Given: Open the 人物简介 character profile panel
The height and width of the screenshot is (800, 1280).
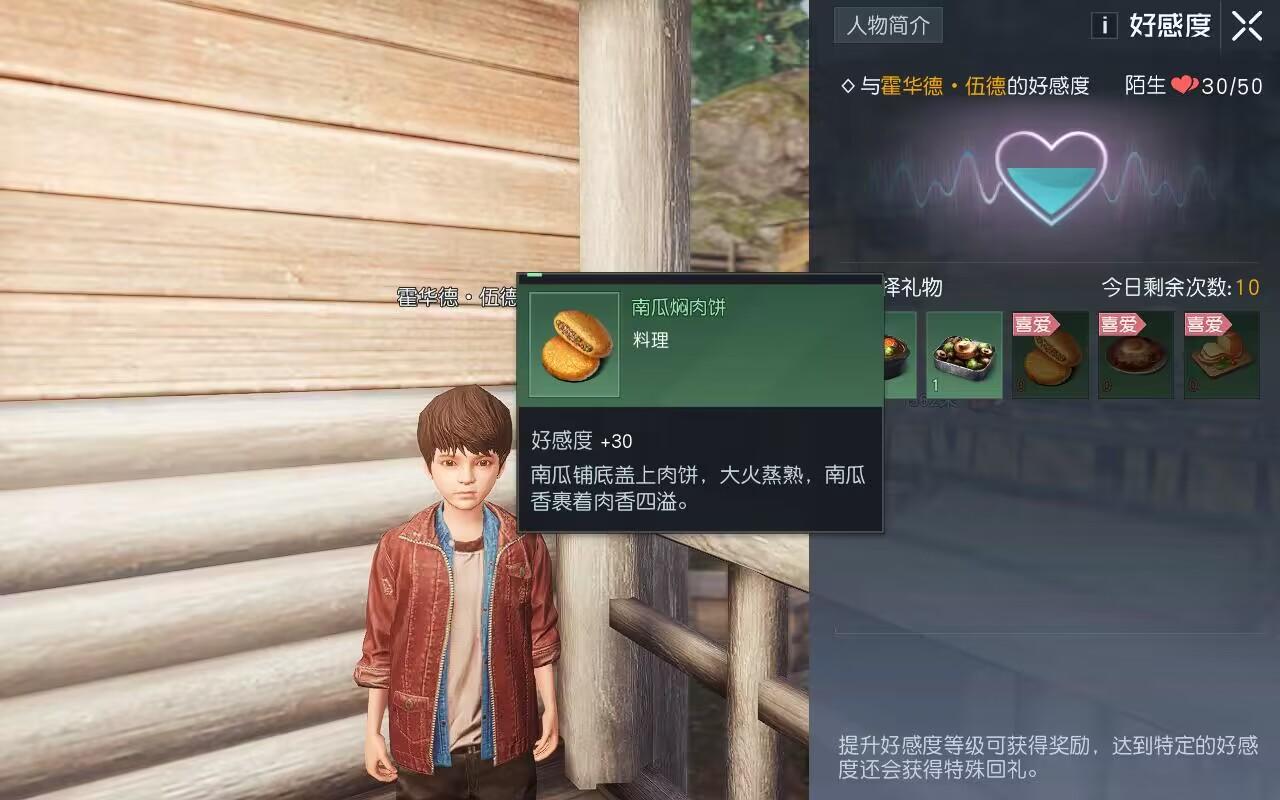Looking at the screenshot, I should pyautogui.click(x=888, y=26).
